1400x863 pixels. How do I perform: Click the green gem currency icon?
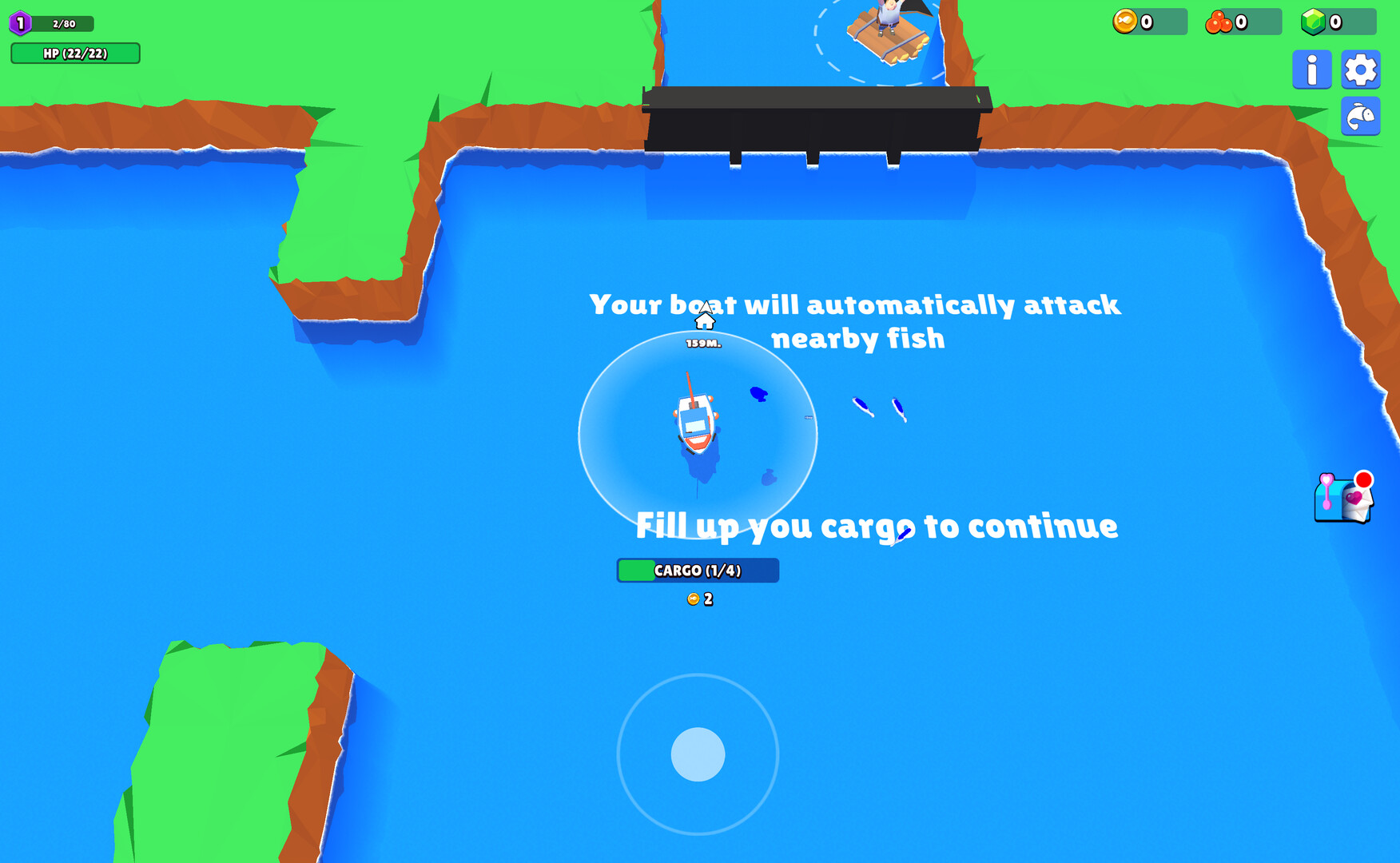(x=1313, y=22)
